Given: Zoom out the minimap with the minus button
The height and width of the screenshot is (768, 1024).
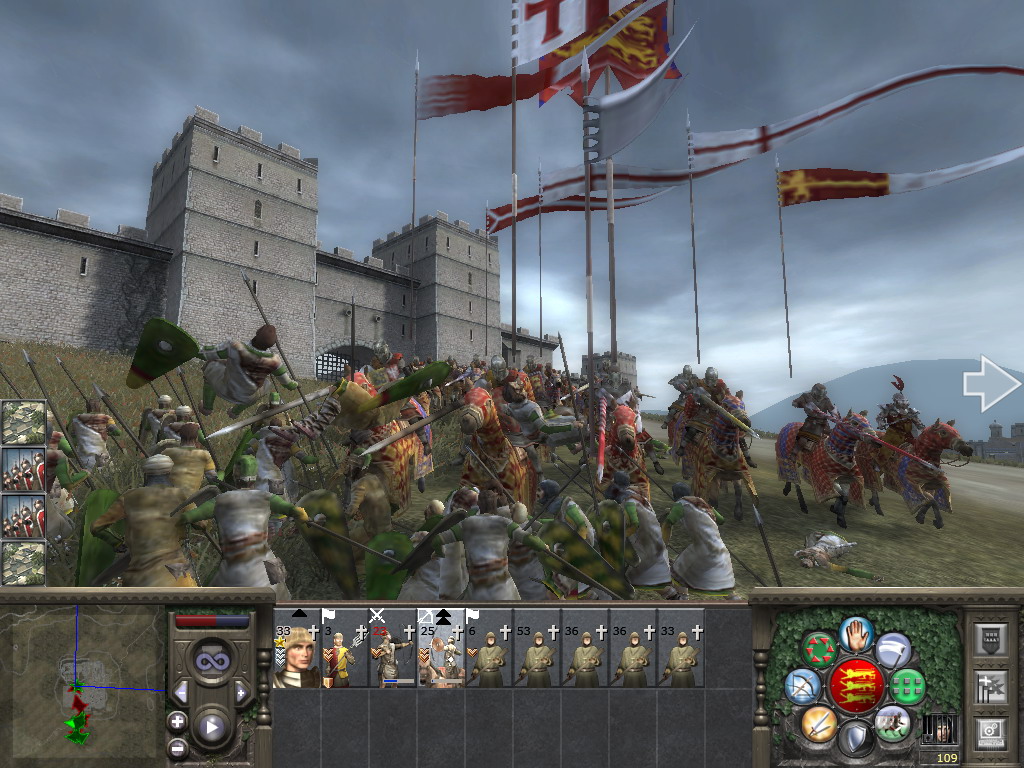Looking at the screenshot, I should (x=178, y=746).
